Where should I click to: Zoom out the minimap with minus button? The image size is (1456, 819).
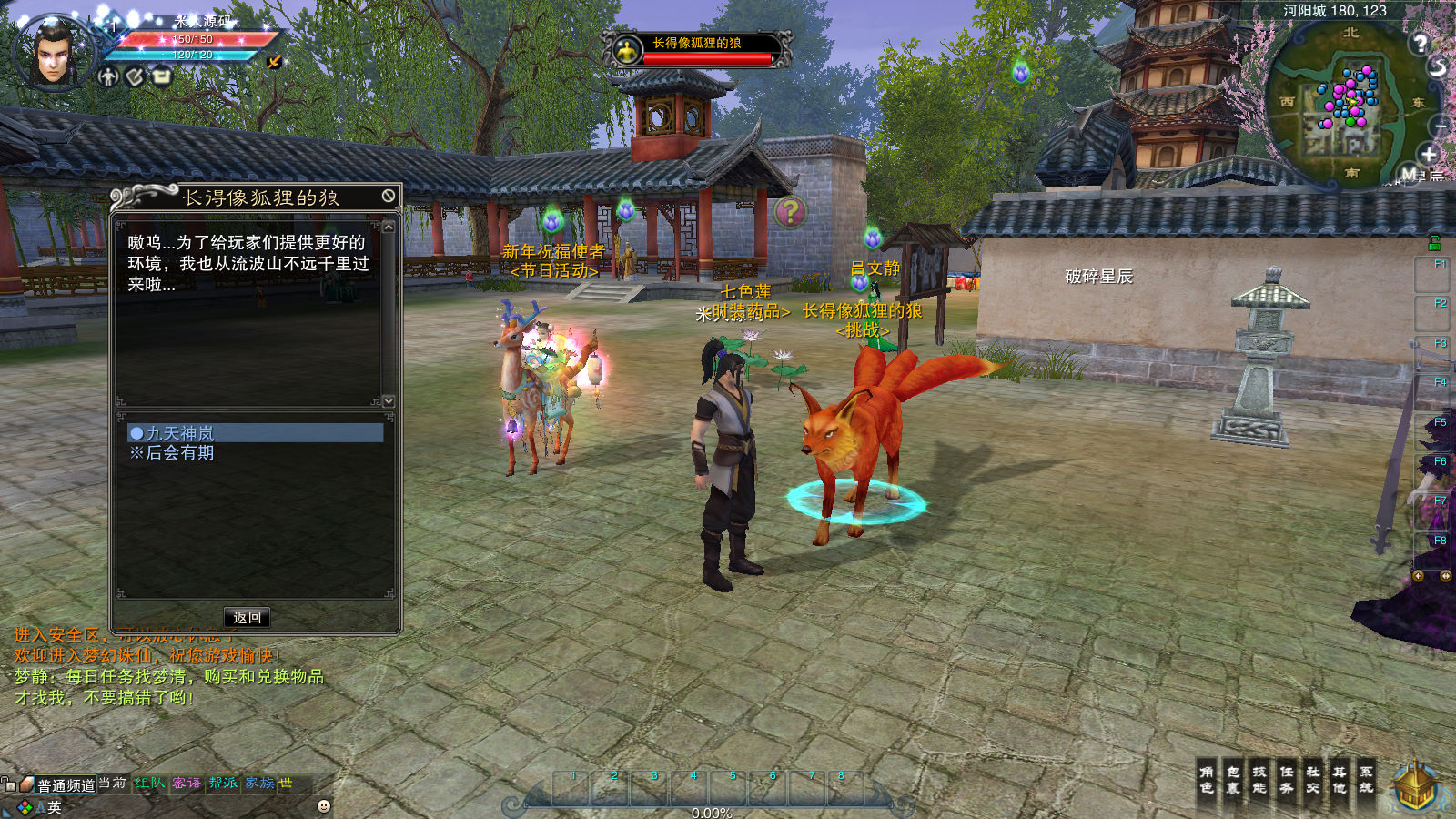tap(1441, 125)
